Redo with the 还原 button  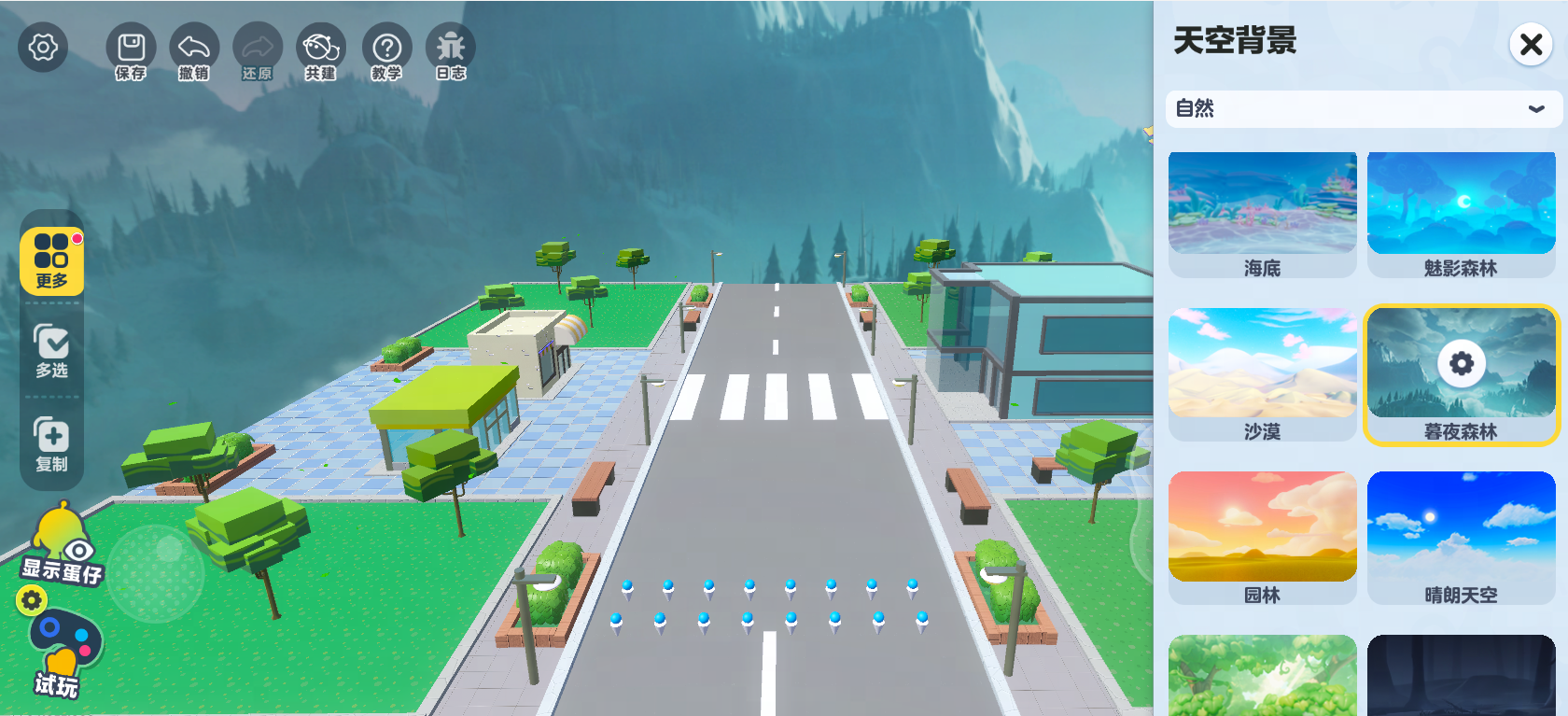click(257, 52)
